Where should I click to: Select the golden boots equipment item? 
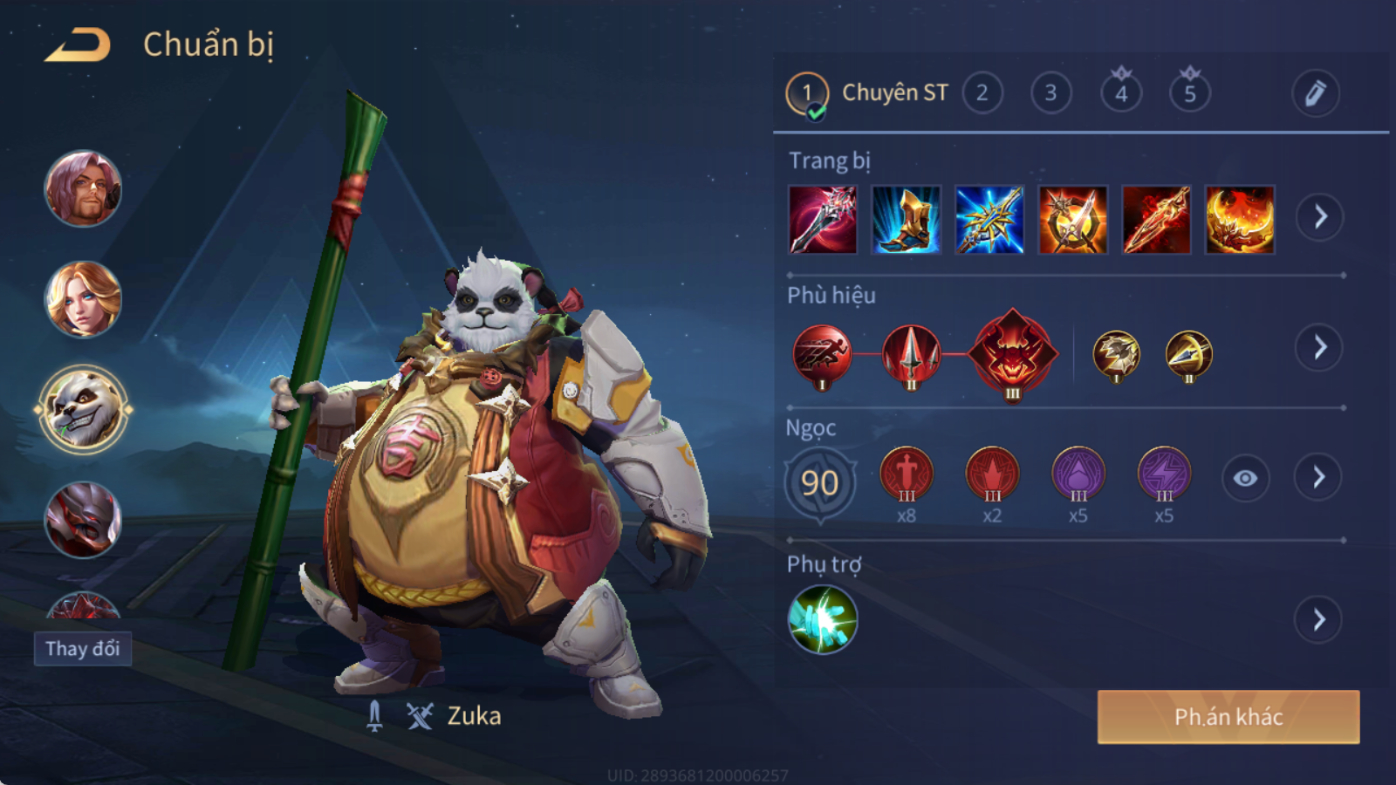point(906,219)
